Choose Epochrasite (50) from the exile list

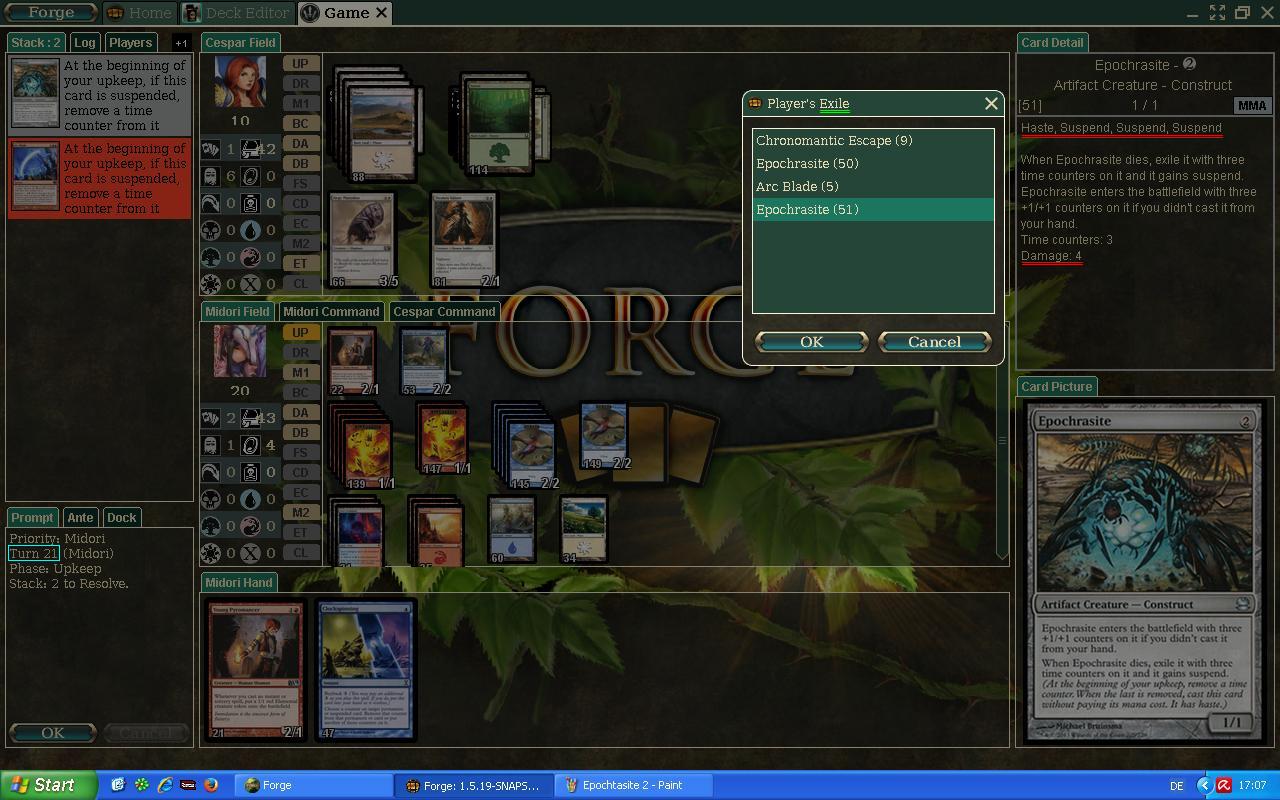[807, 163]
